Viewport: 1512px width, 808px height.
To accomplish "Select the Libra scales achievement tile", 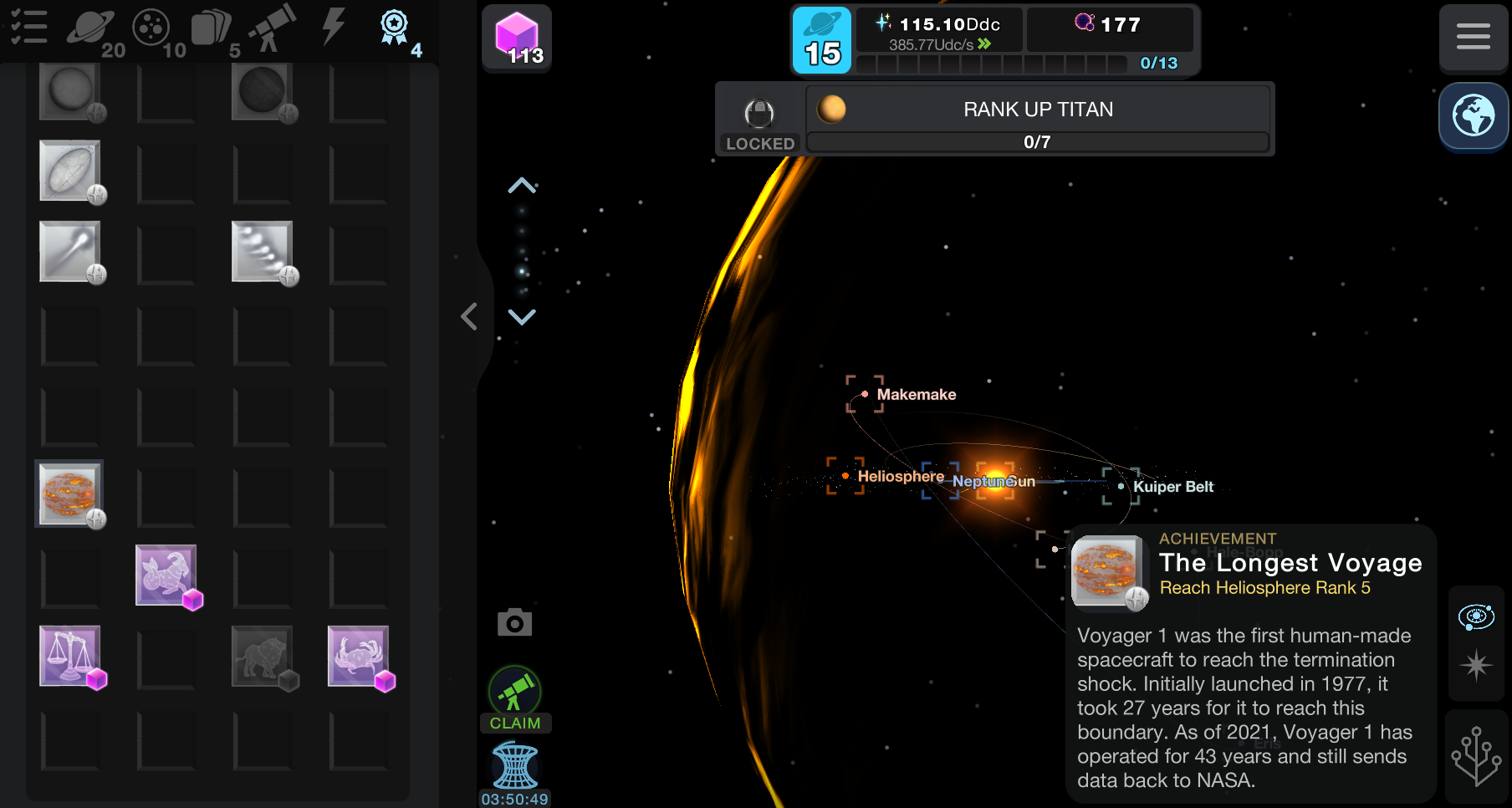I will point(70,656).
